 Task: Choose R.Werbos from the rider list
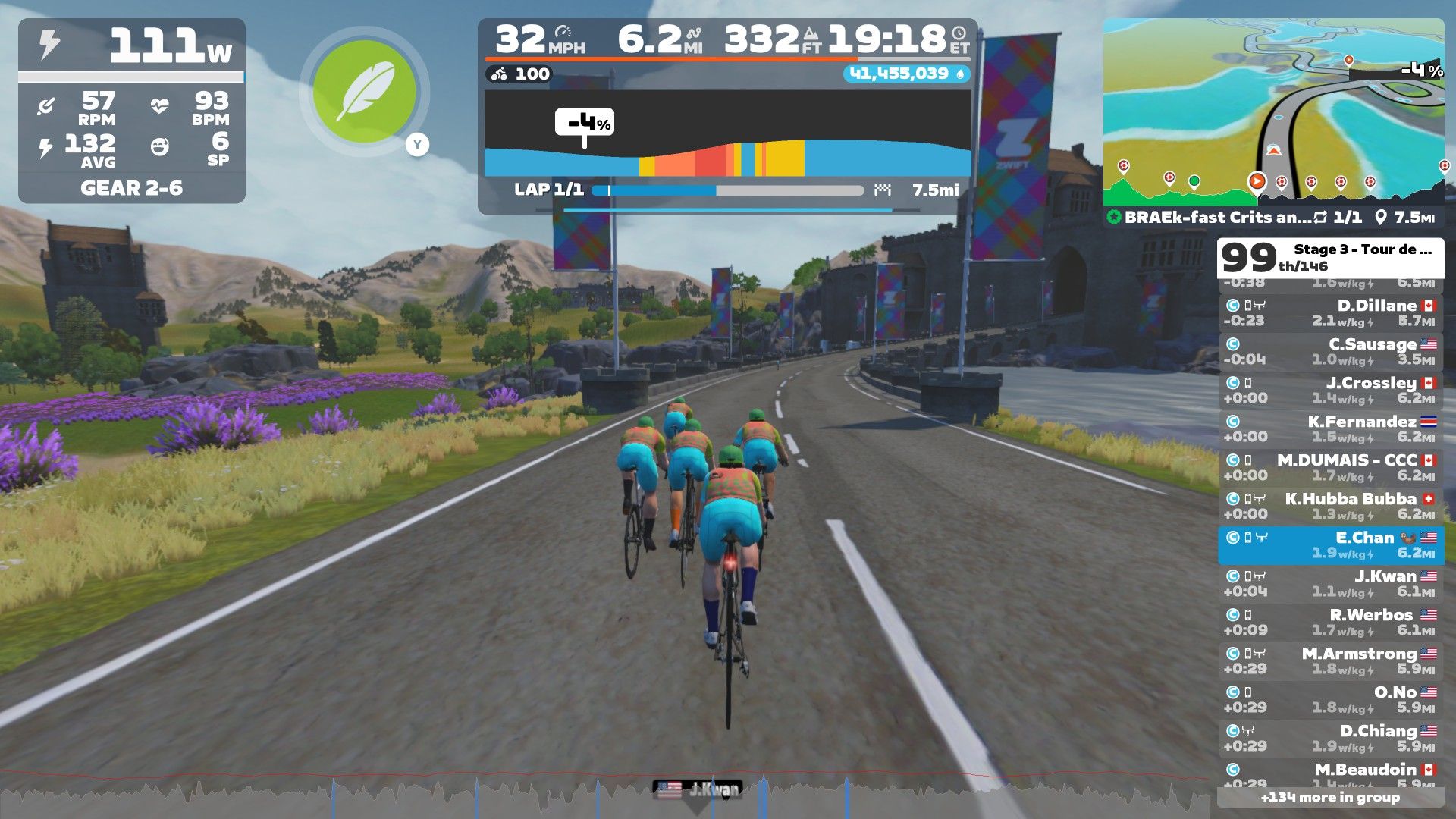(x=1330, y=623)
